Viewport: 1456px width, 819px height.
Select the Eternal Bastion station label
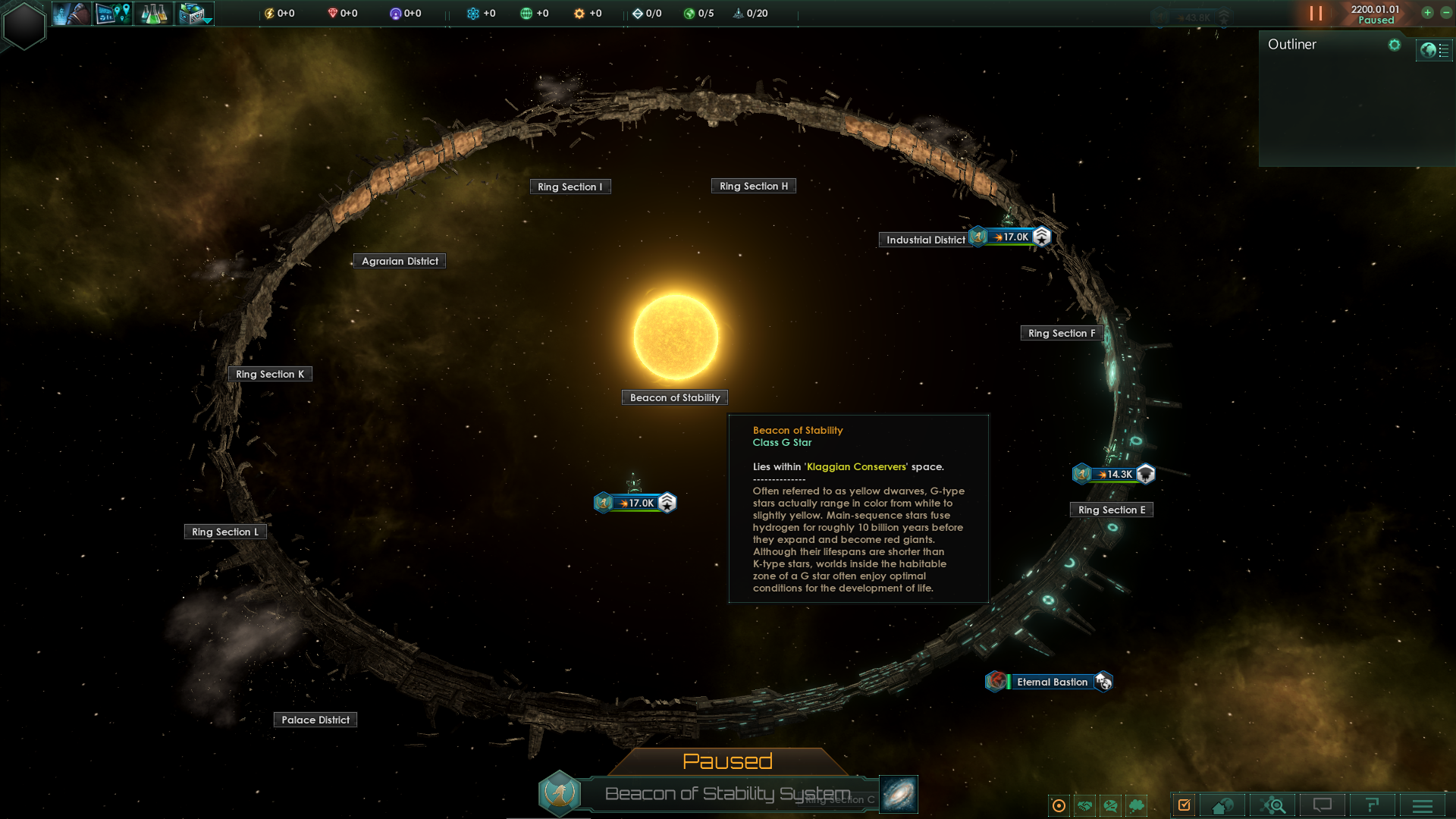point(1052,682)
